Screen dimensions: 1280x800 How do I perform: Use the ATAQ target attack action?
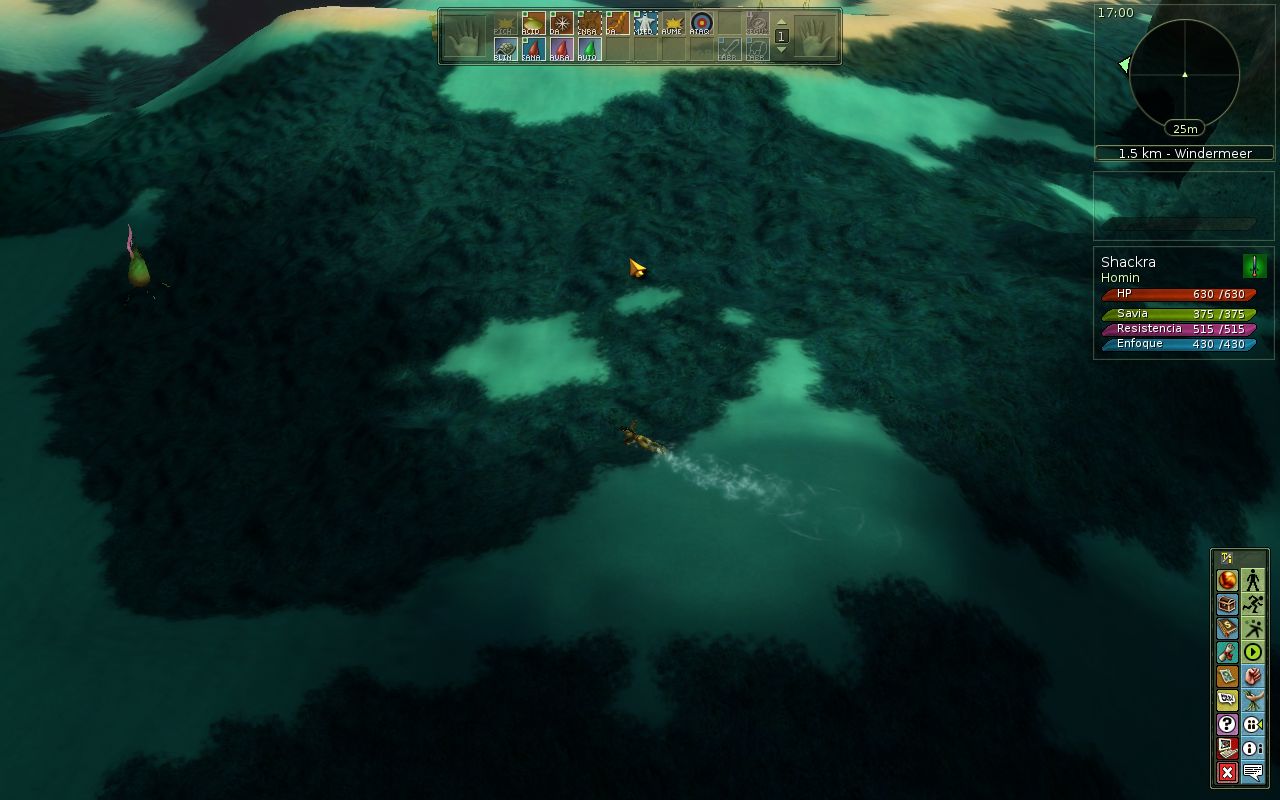tap(701, 23)
